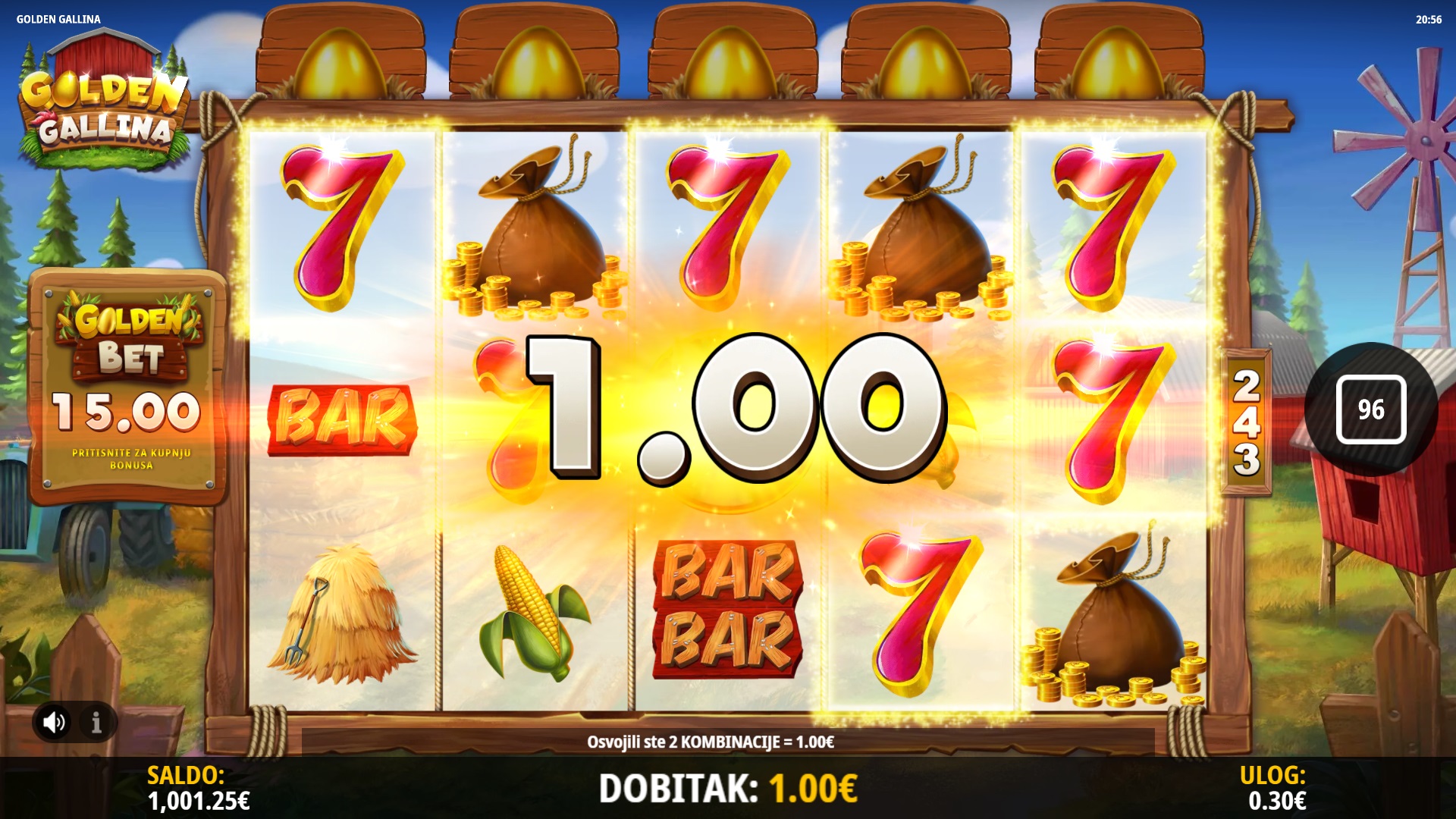Open the game info page
The height and width of the screenshot is (819, 1456).
pyautogui.click(x=96, y=722)
